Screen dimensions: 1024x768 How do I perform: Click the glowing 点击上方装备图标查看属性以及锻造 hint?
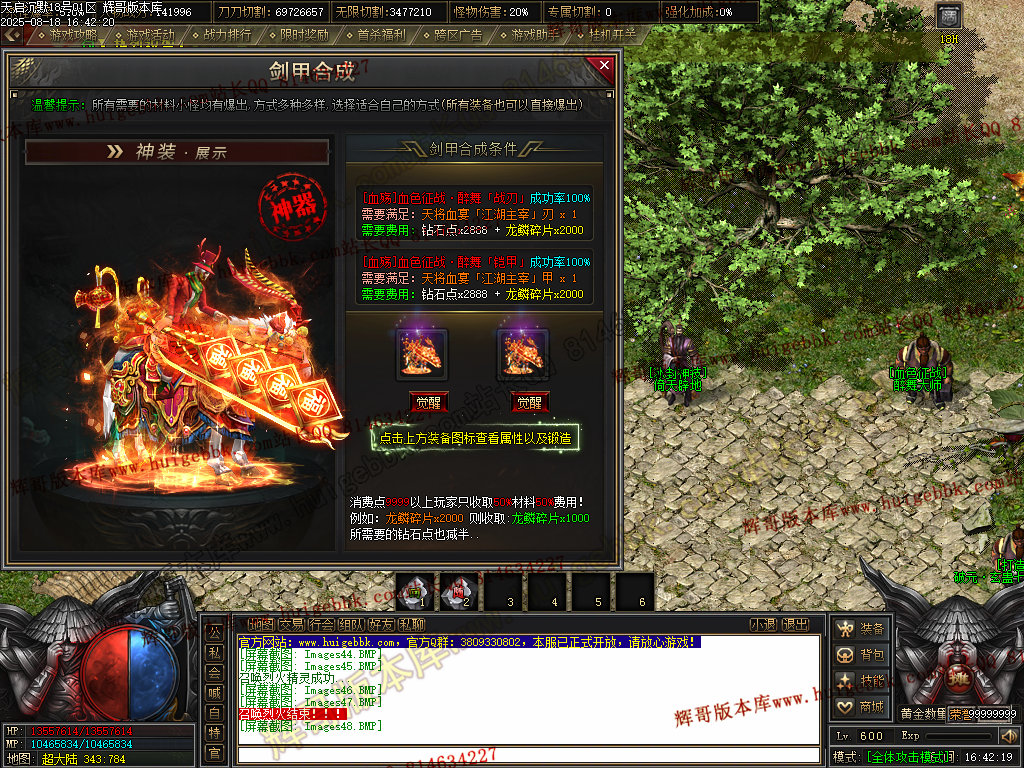[x=475, y=438]
